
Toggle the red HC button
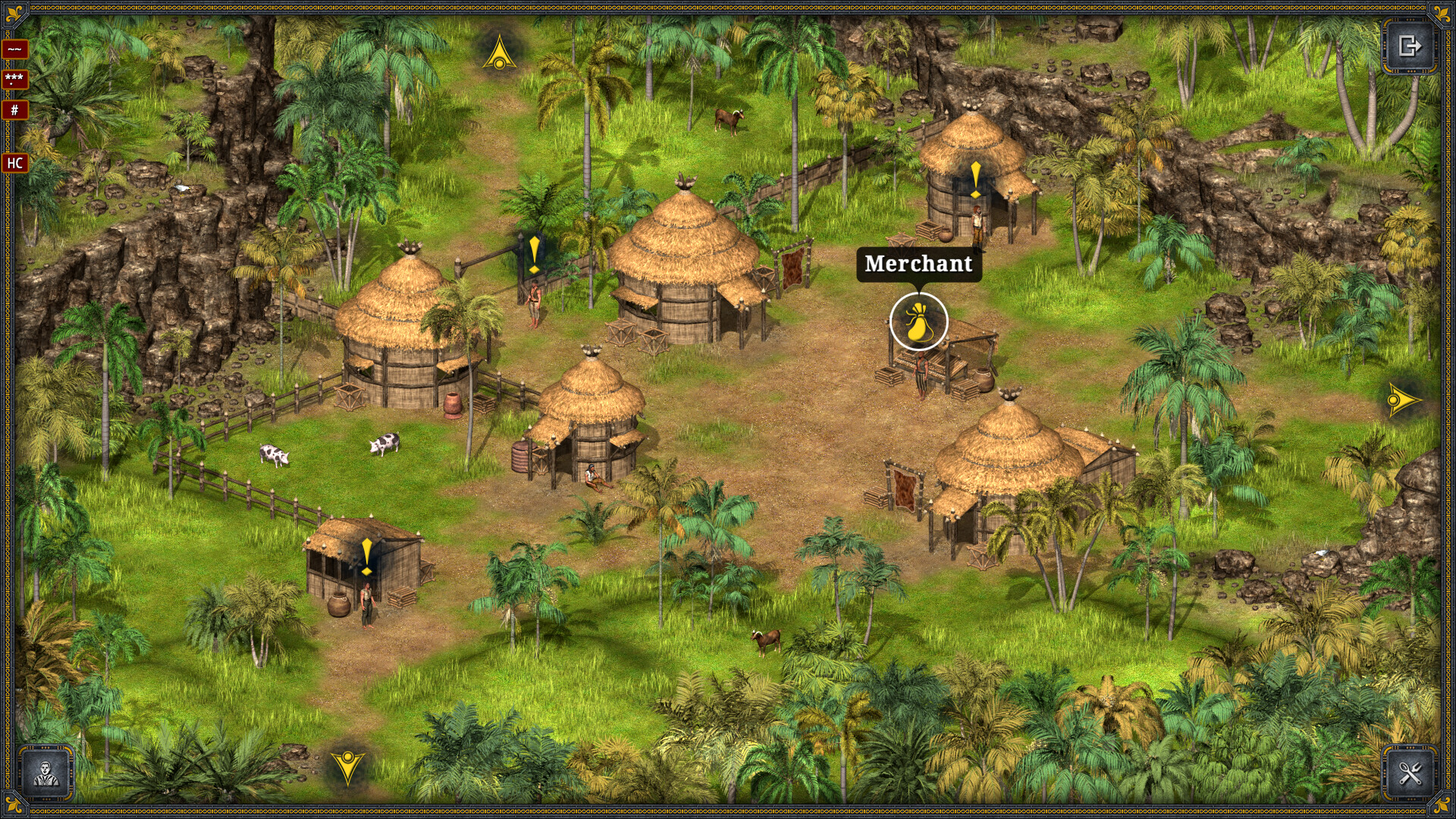[14, 163]
